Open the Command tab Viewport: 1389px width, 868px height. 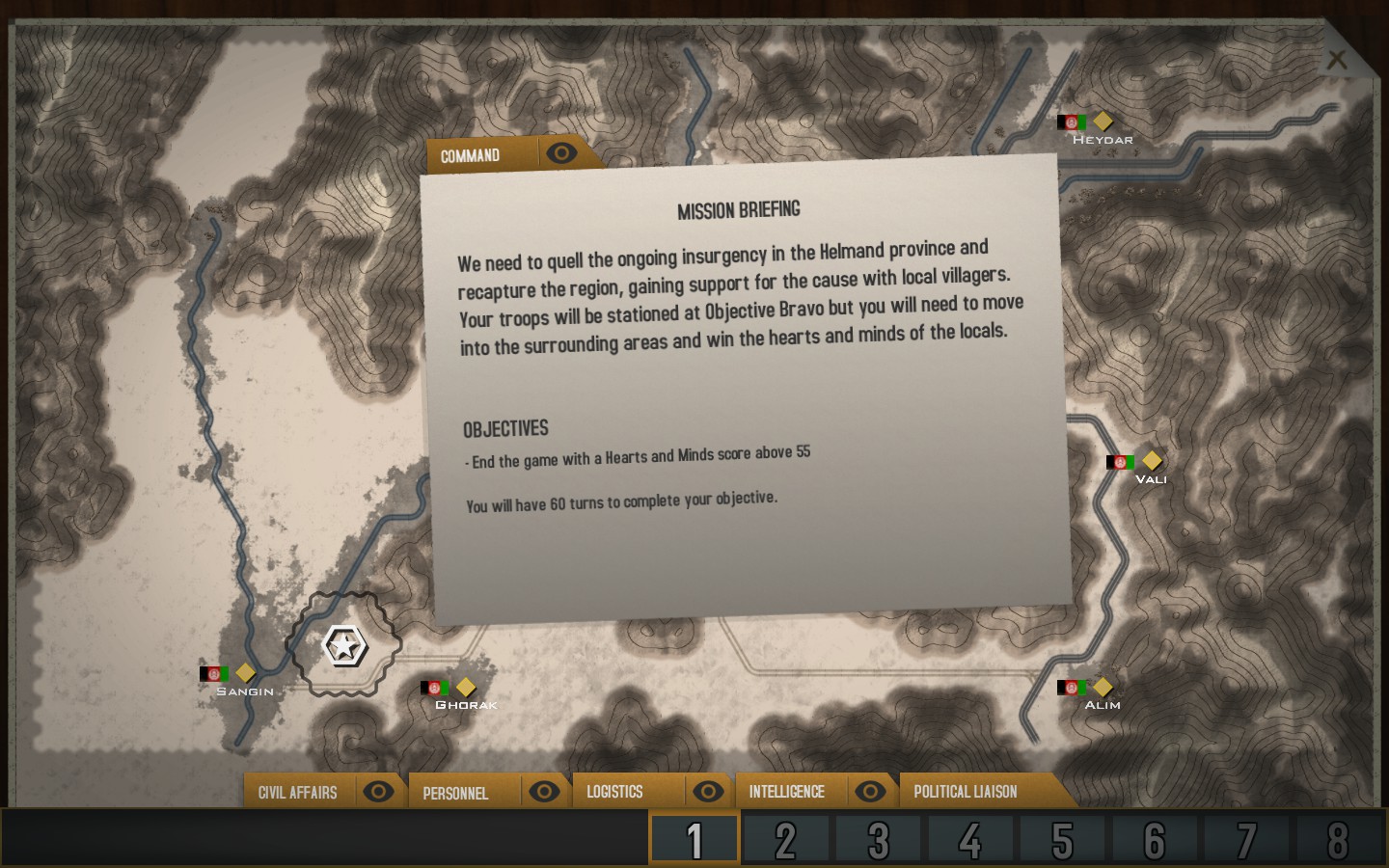point(471,155)
